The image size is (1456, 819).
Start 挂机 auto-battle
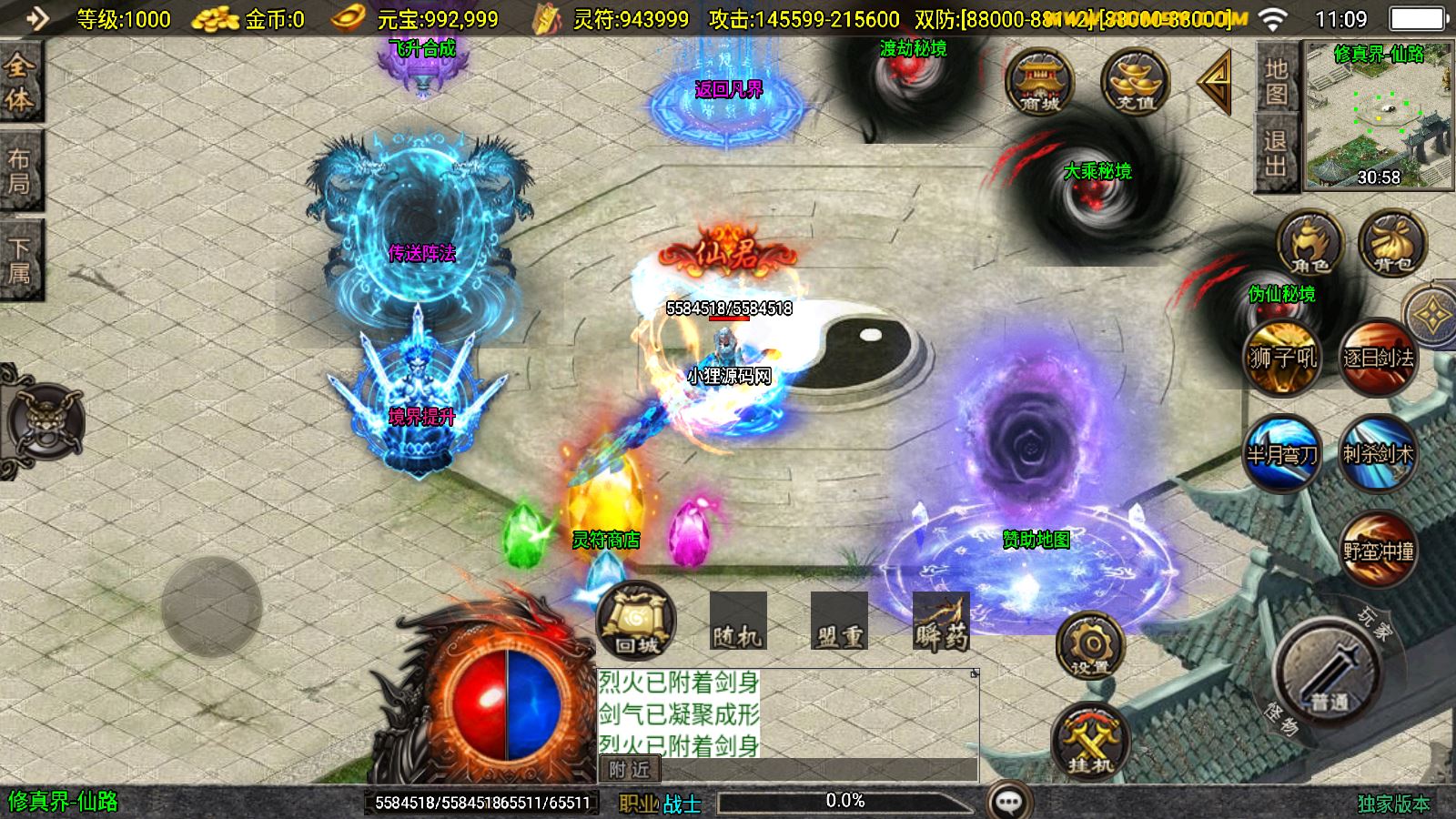[x=1090, y=742]
